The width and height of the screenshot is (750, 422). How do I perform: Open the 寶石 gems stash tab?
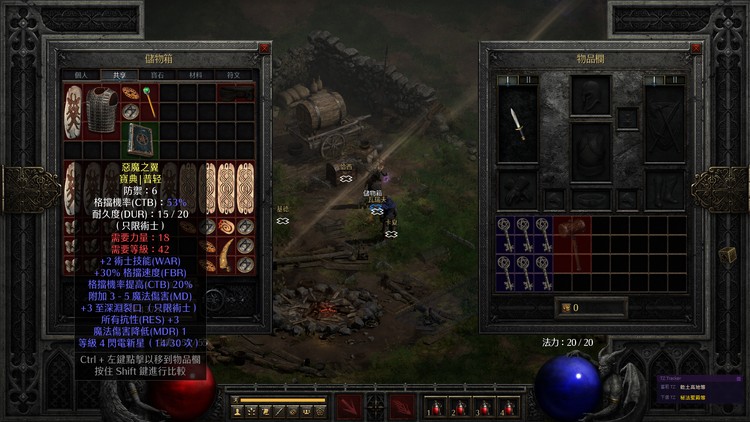(x=158, y=74)
